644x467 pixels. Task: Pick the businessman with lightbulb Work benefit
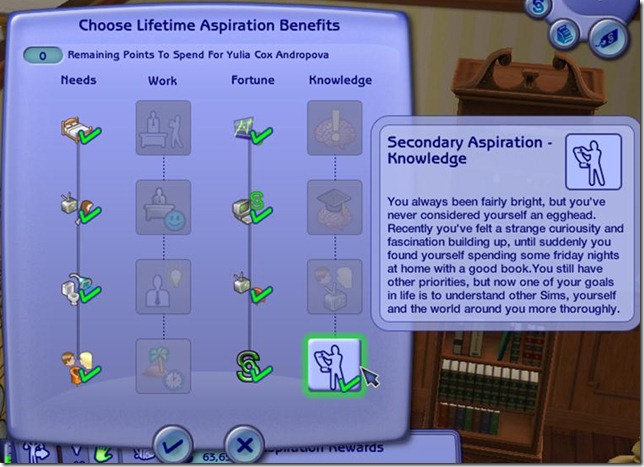point(163,287)
